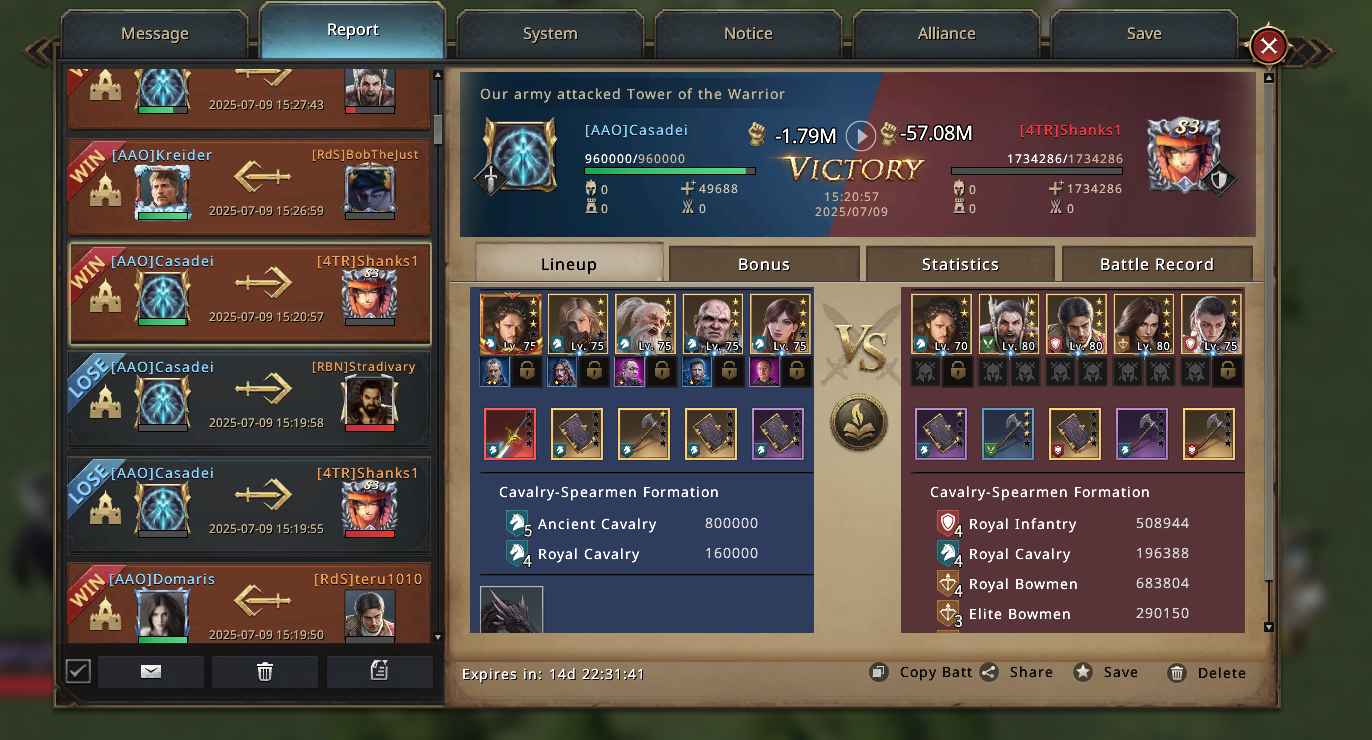Select the lost report against Stradivary
This screenshot has width=1372, height=740.
[x=250, y=399]
